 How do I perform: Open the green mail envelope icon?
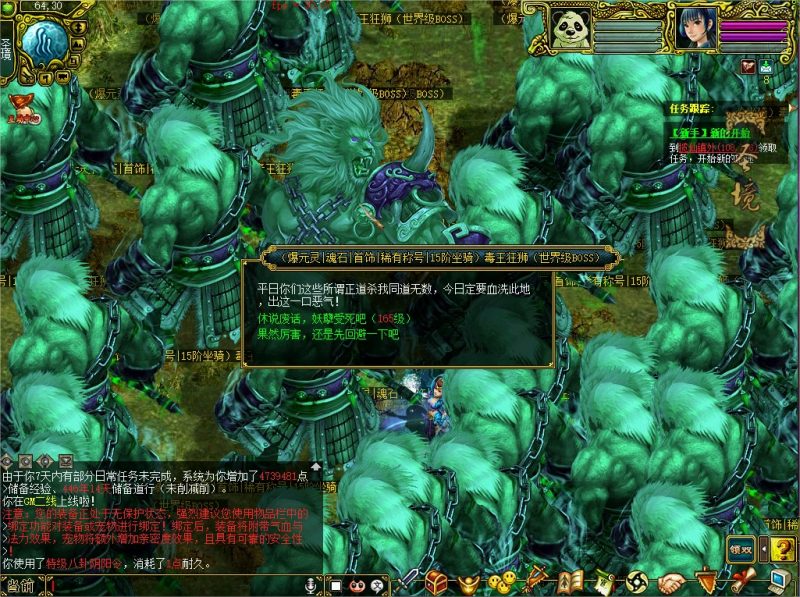(765, 66)
